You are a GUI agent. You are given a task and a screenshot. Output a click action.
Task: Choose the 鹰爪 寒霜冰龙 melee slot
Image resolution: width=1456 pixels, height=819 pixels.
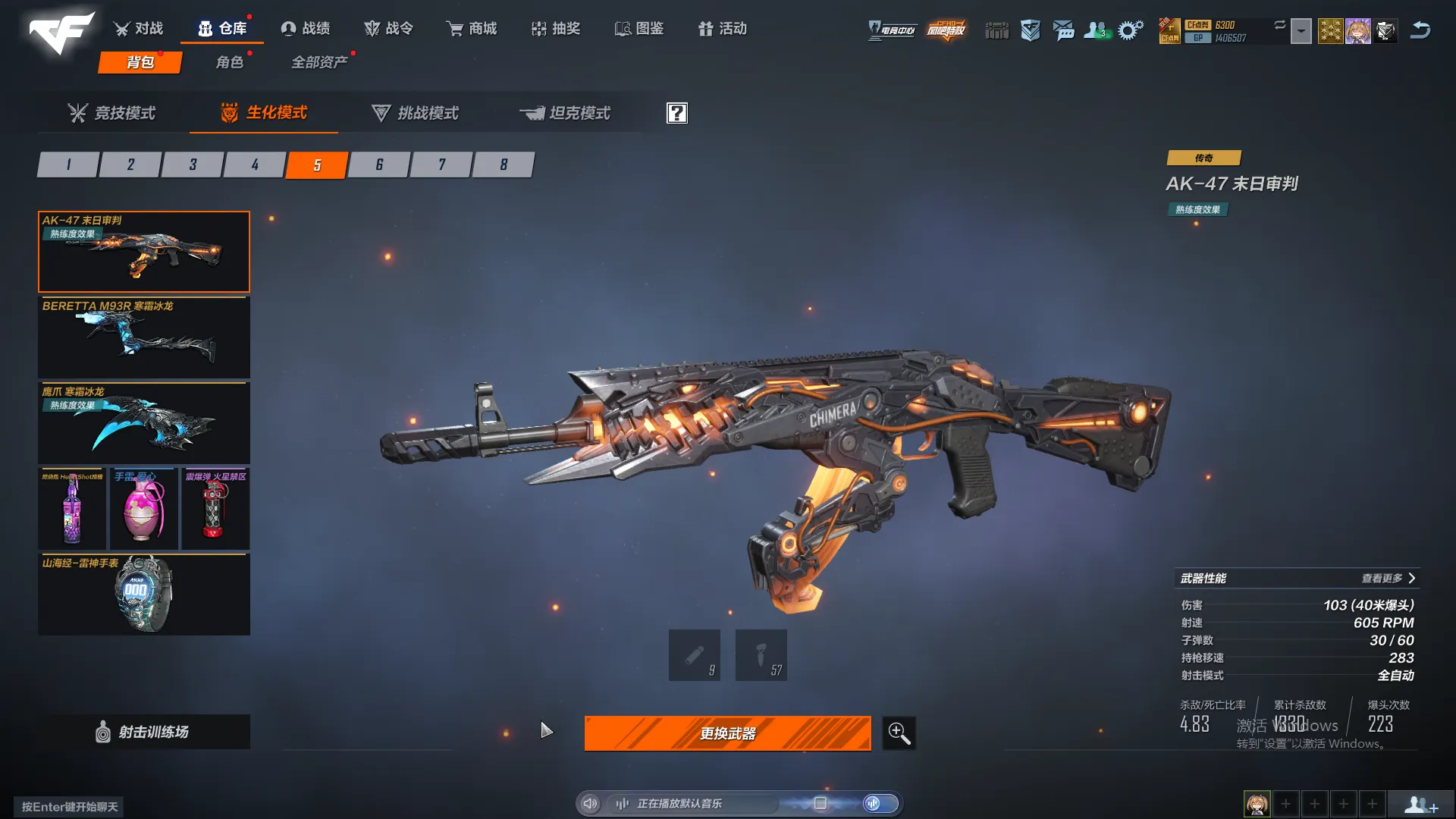click(x=144, y=423)
